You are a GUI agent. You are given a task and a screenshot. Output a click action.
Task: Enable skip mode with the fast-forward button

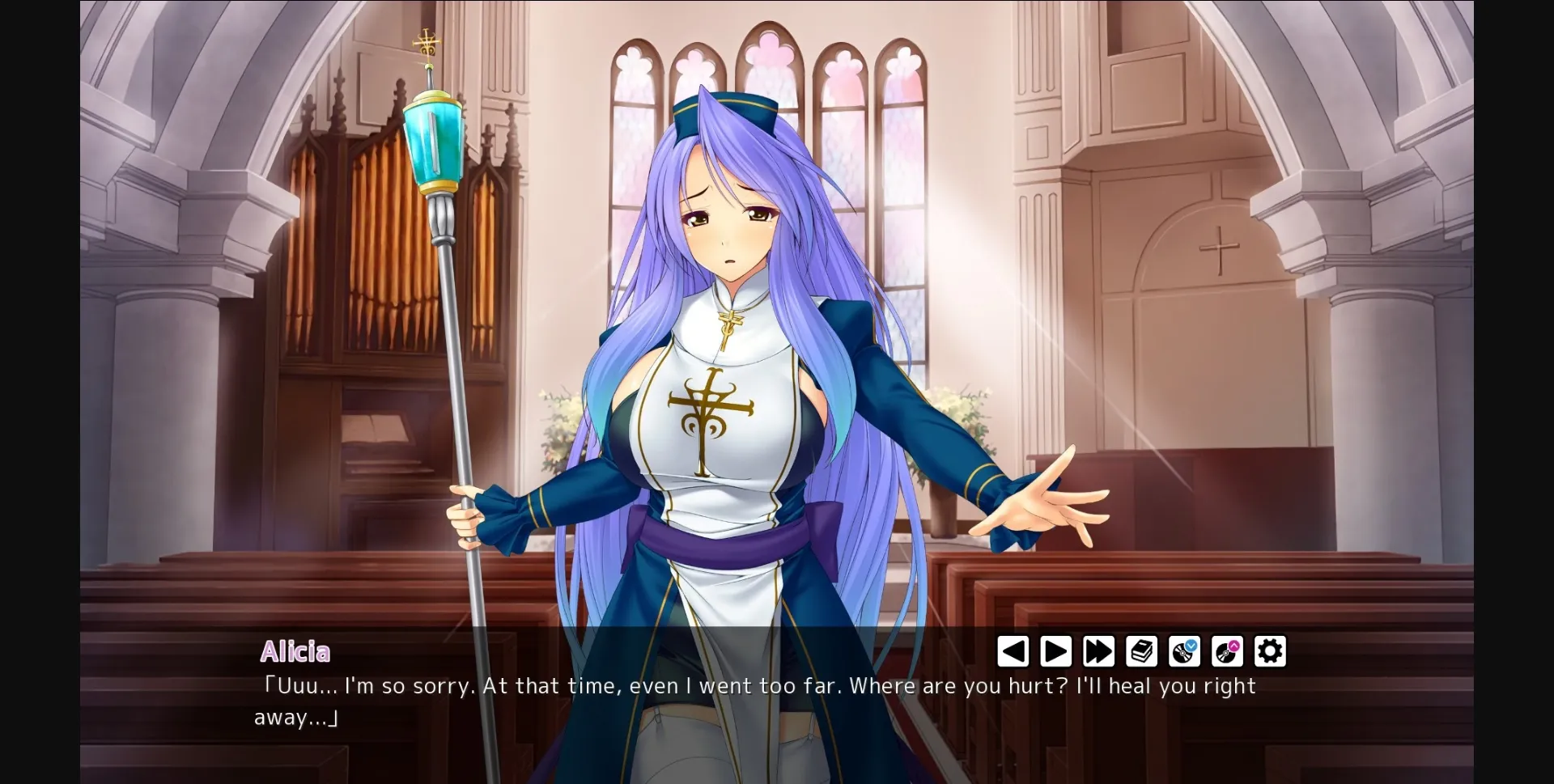(1098, 651)
